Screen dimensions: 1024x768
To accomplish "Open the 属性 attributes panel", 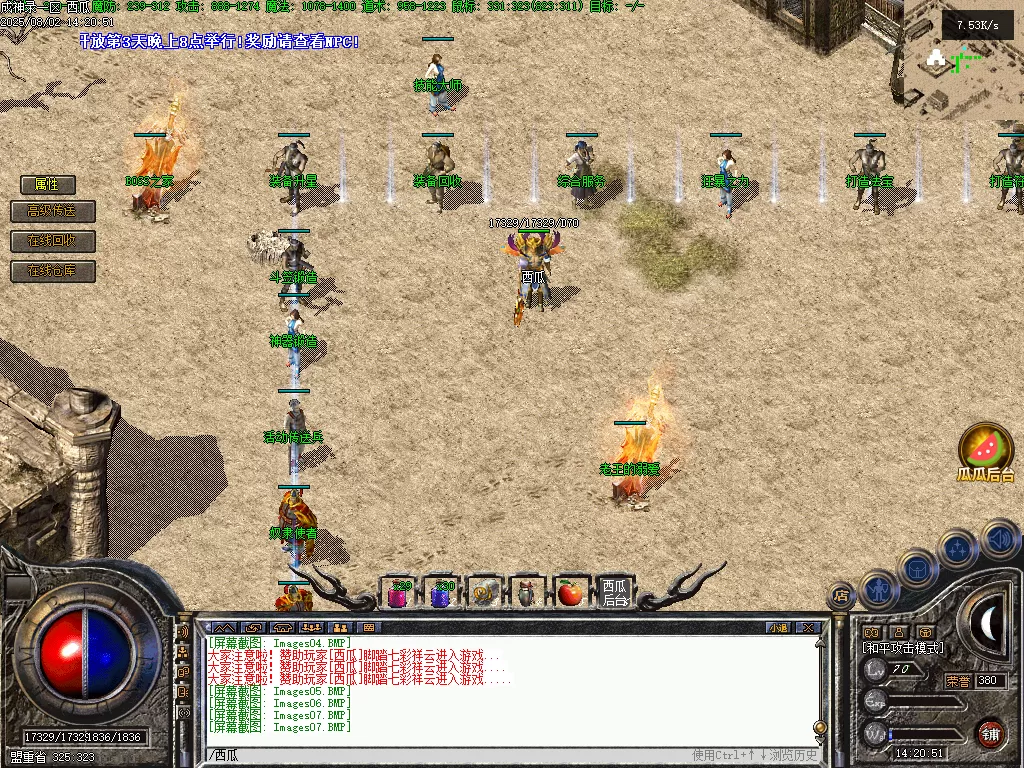I will [48, 185].
